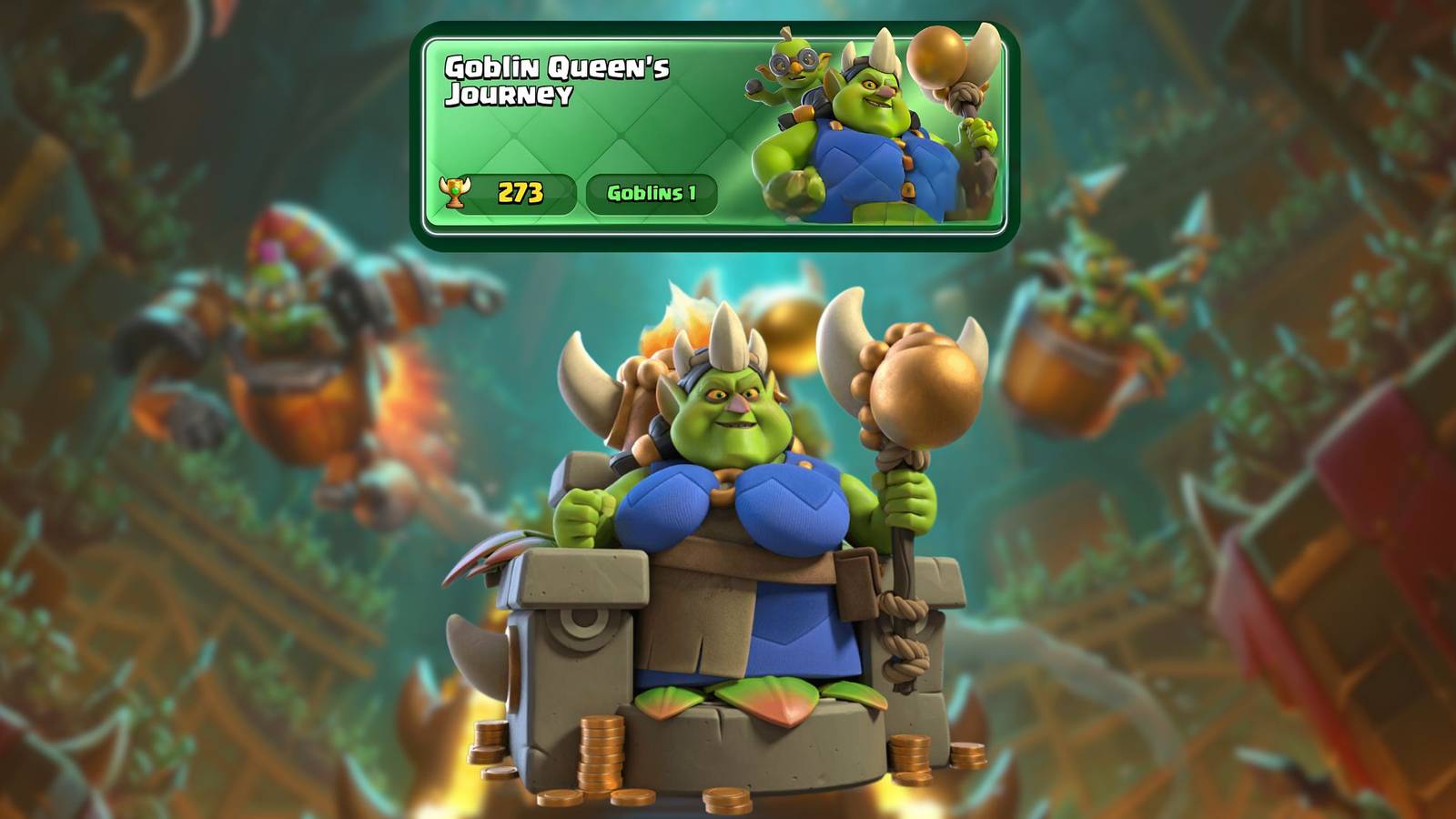
Task: Click the flame behind the queen's head
Action: coord(678,314)
